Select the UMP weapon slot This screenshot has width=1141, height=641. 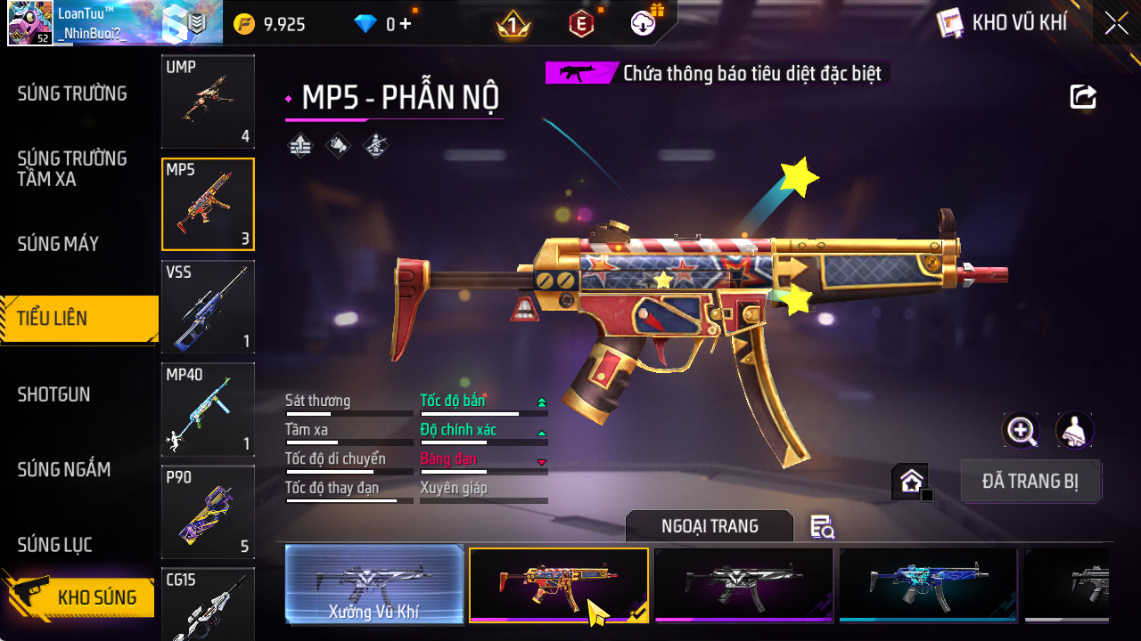[x=208, y=101]
